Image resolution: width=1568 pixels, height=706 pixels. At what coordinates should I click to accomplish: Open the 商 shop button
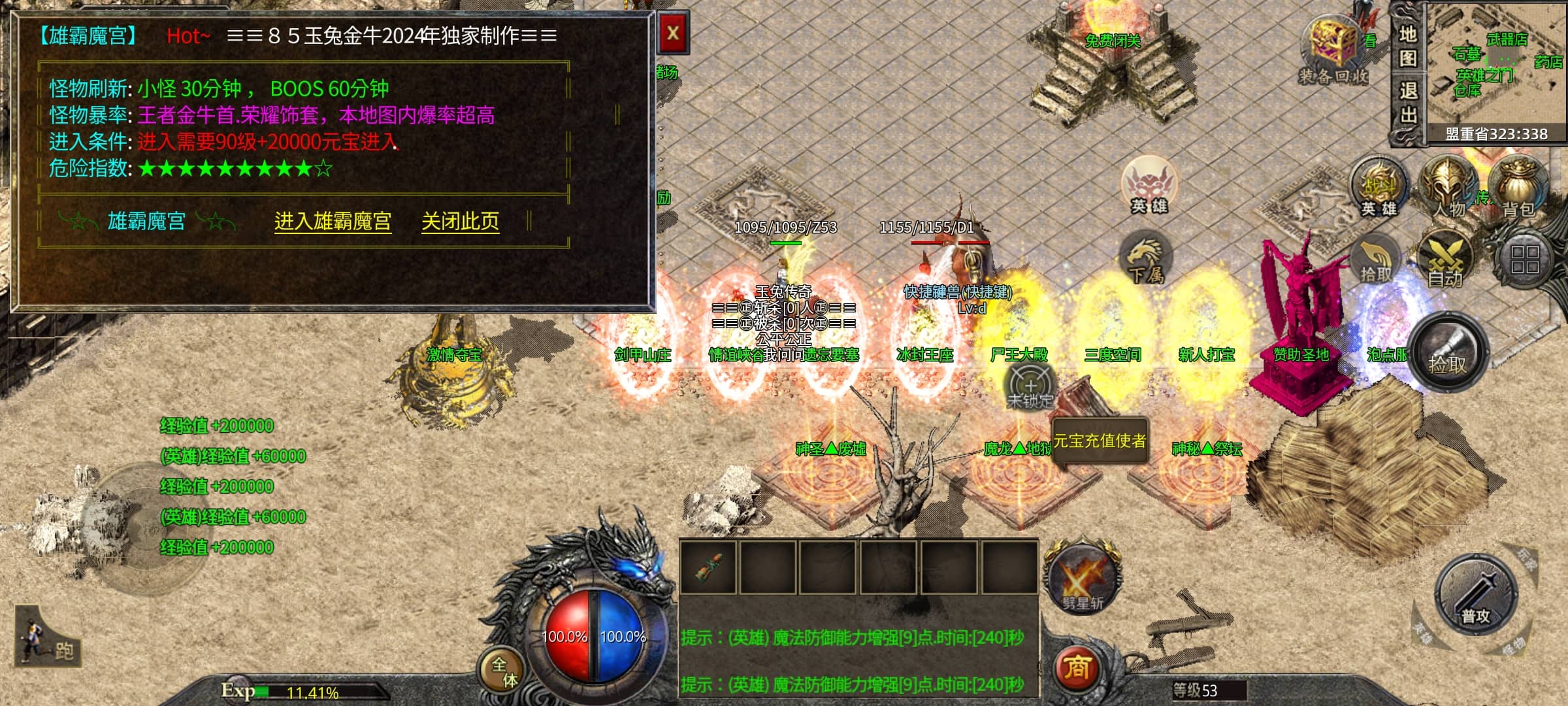tap(1077, 668)
